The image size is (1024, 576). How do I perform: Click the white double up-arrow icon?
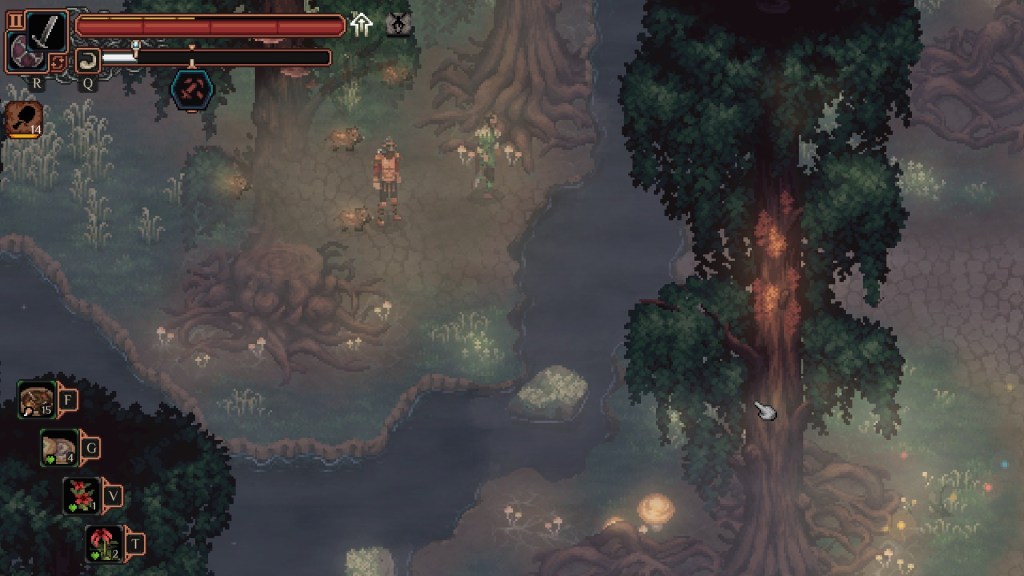click(361, 25)
